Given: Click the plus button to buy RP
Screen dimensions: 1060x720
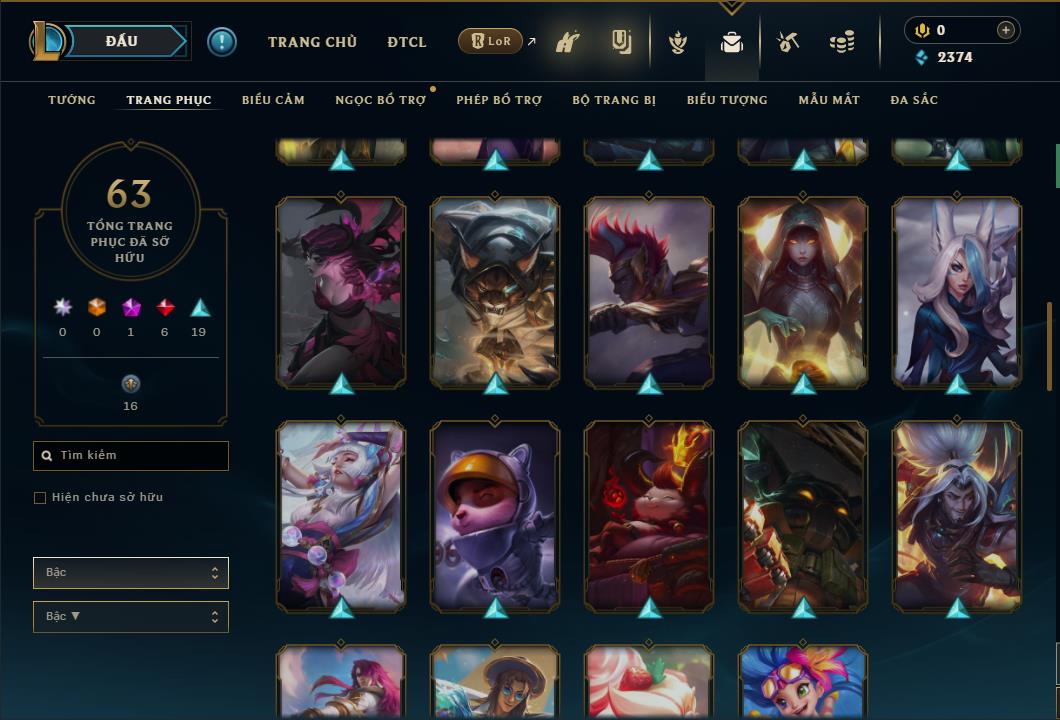Looking at the screenshot, I should tap(1006, 30).
